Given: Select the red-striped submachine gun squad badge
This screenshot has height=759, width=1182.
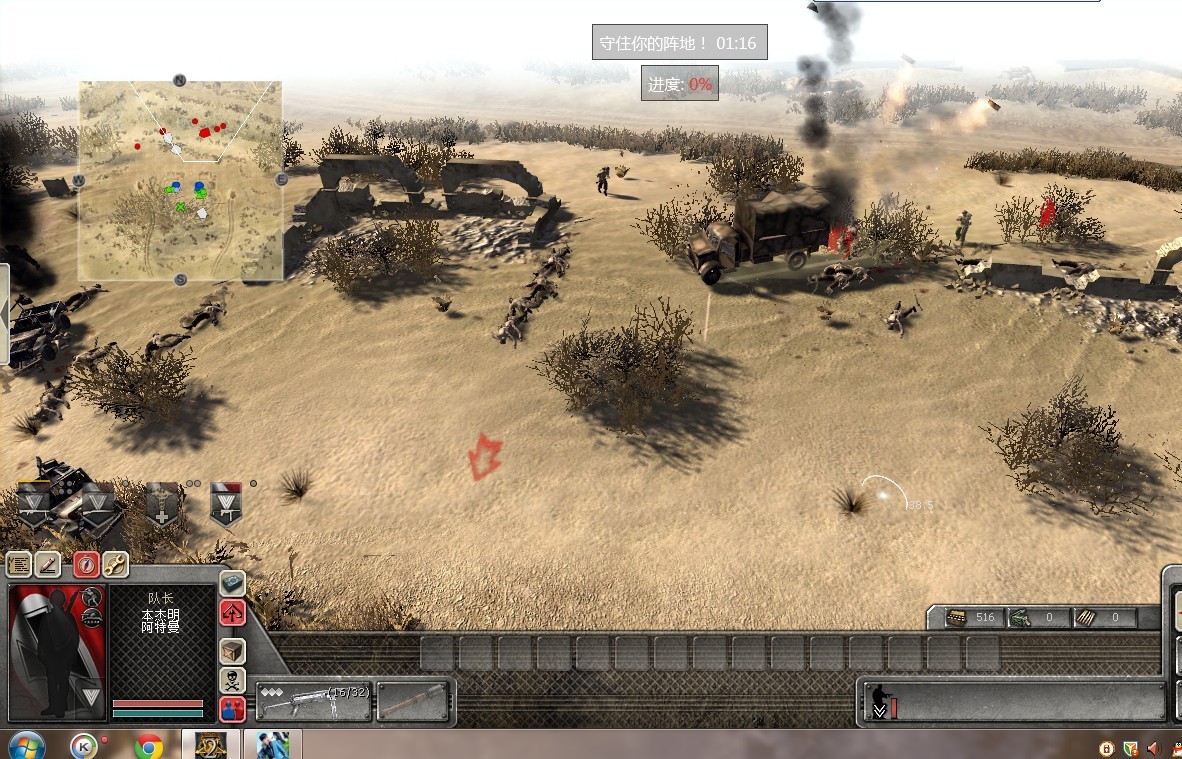Looking at the screenshot, I should point(226,503).
